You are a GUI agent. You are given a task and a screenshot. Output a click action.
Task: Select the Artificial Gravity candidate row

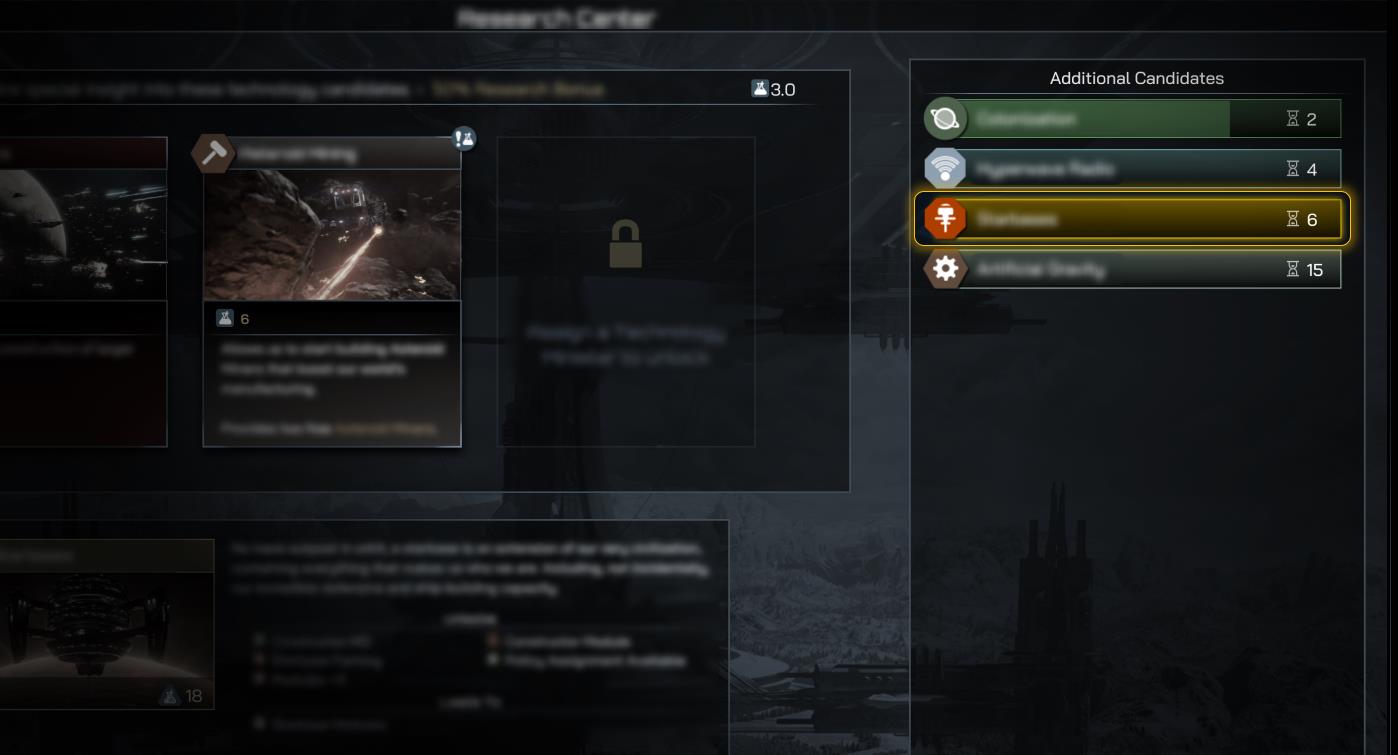point(1132,269)
